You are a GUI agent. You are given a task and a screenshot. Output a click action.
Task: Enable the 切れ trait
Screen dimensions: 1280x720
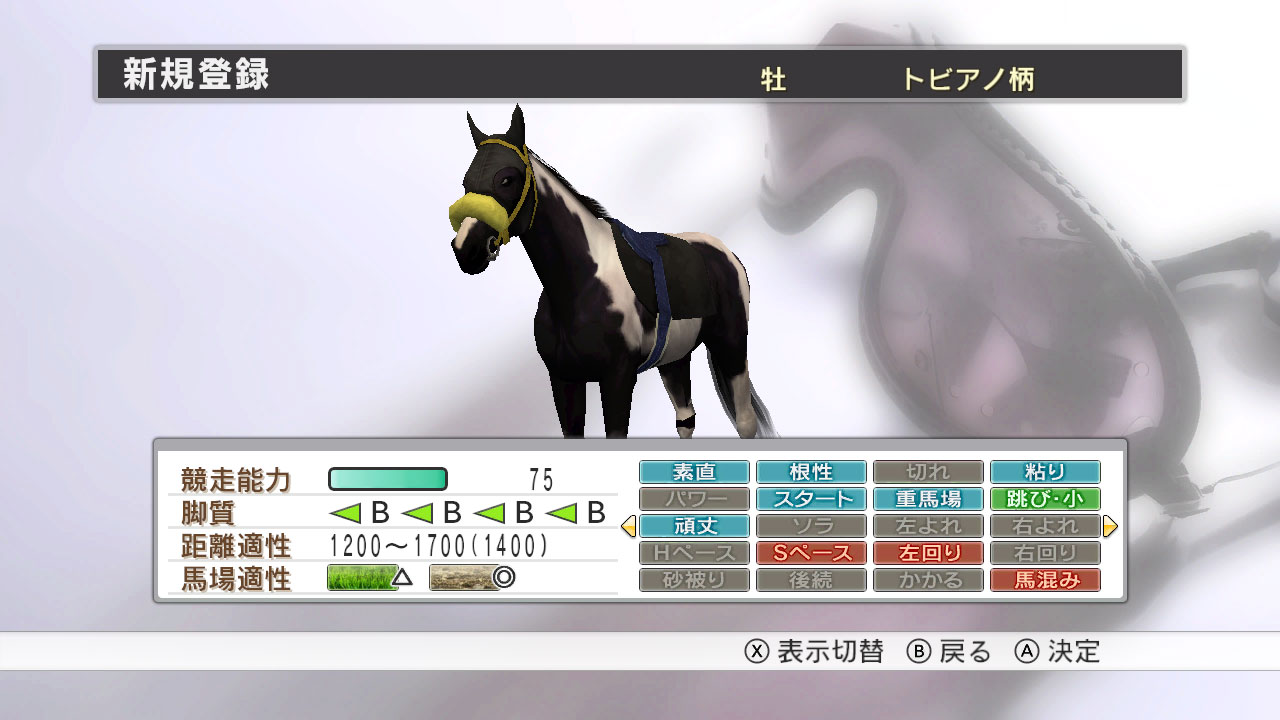point(928,471)
